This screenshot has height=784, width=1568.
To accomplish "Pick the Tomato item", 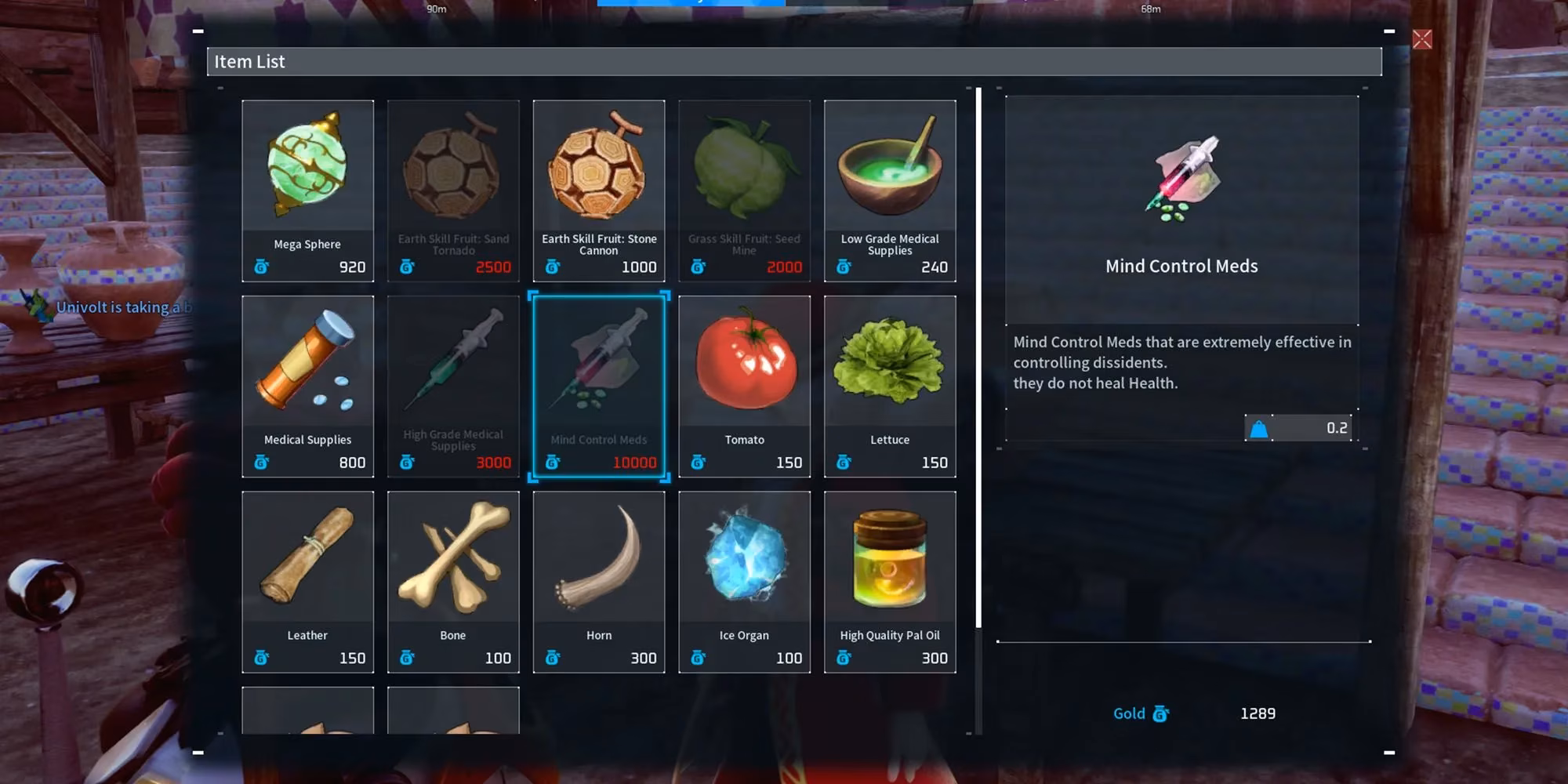I will (x=744, y=386).
